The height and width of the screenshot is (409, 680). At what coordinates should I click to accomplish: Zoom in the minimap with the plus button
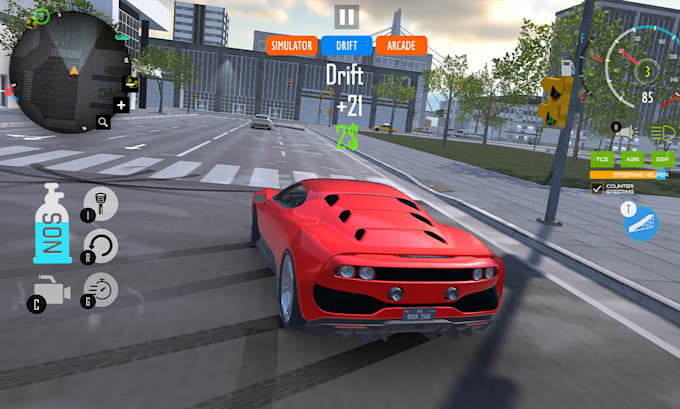click(121, 104)
